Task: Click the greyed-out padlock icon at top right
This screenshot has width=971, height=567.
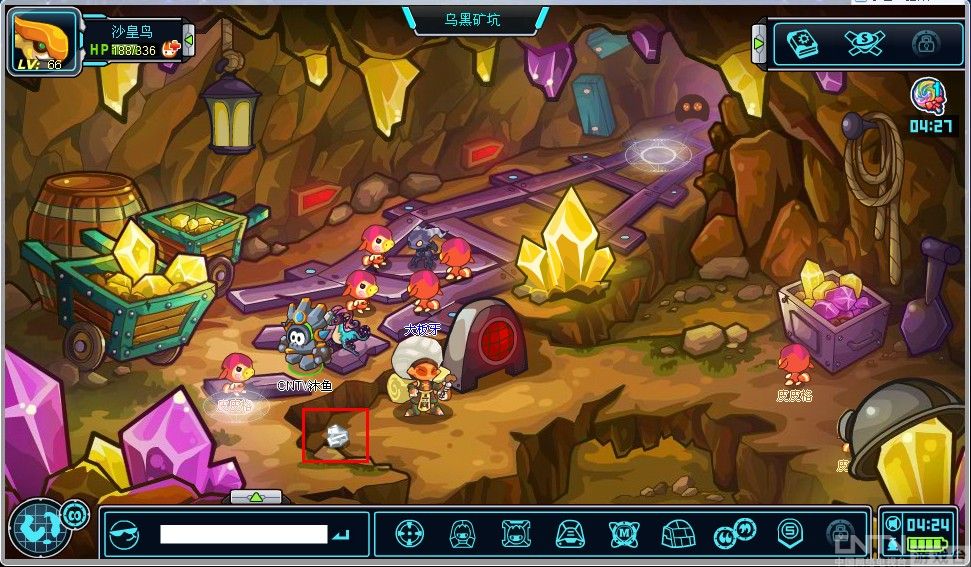Action: [925, 44]
